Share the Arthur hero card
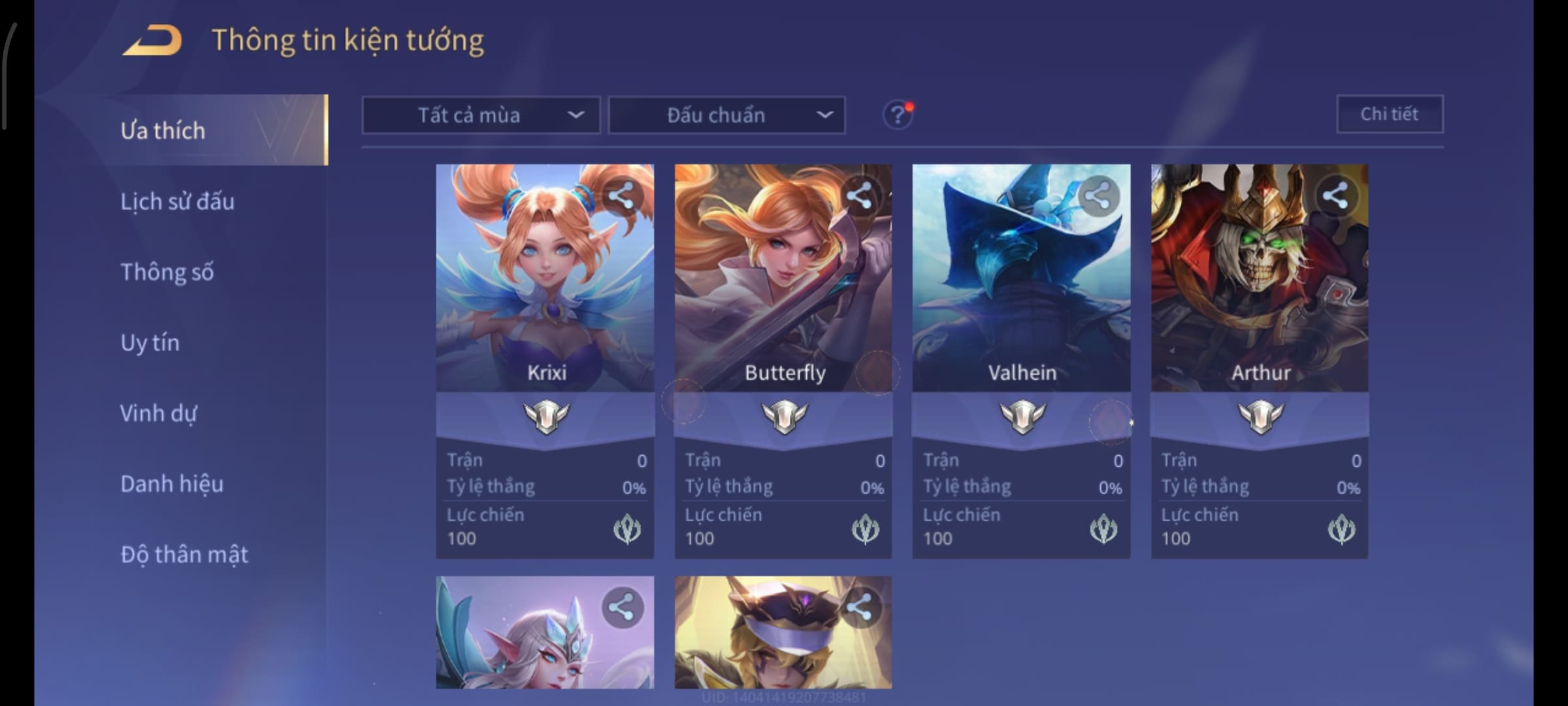Viewport: 1568px width, 706px height. click(1335, 195)
